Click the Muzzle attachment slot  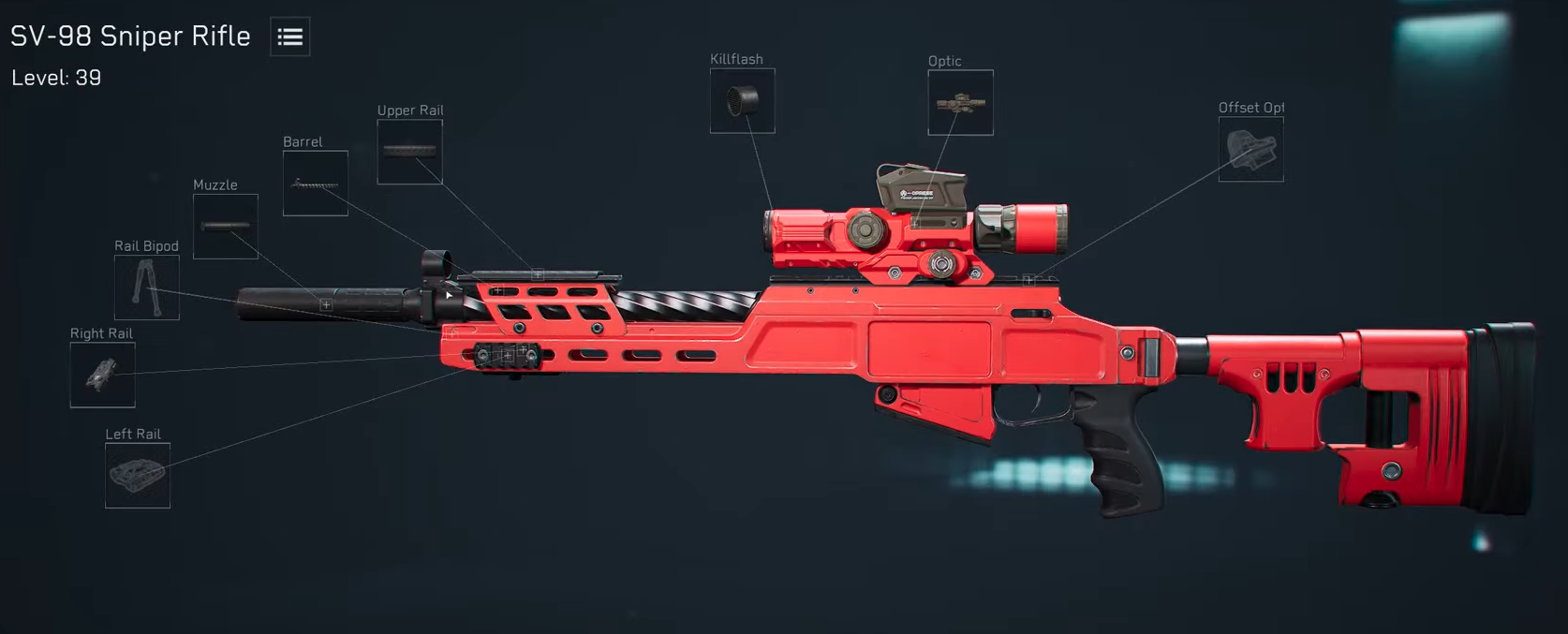tap(225, 227)
